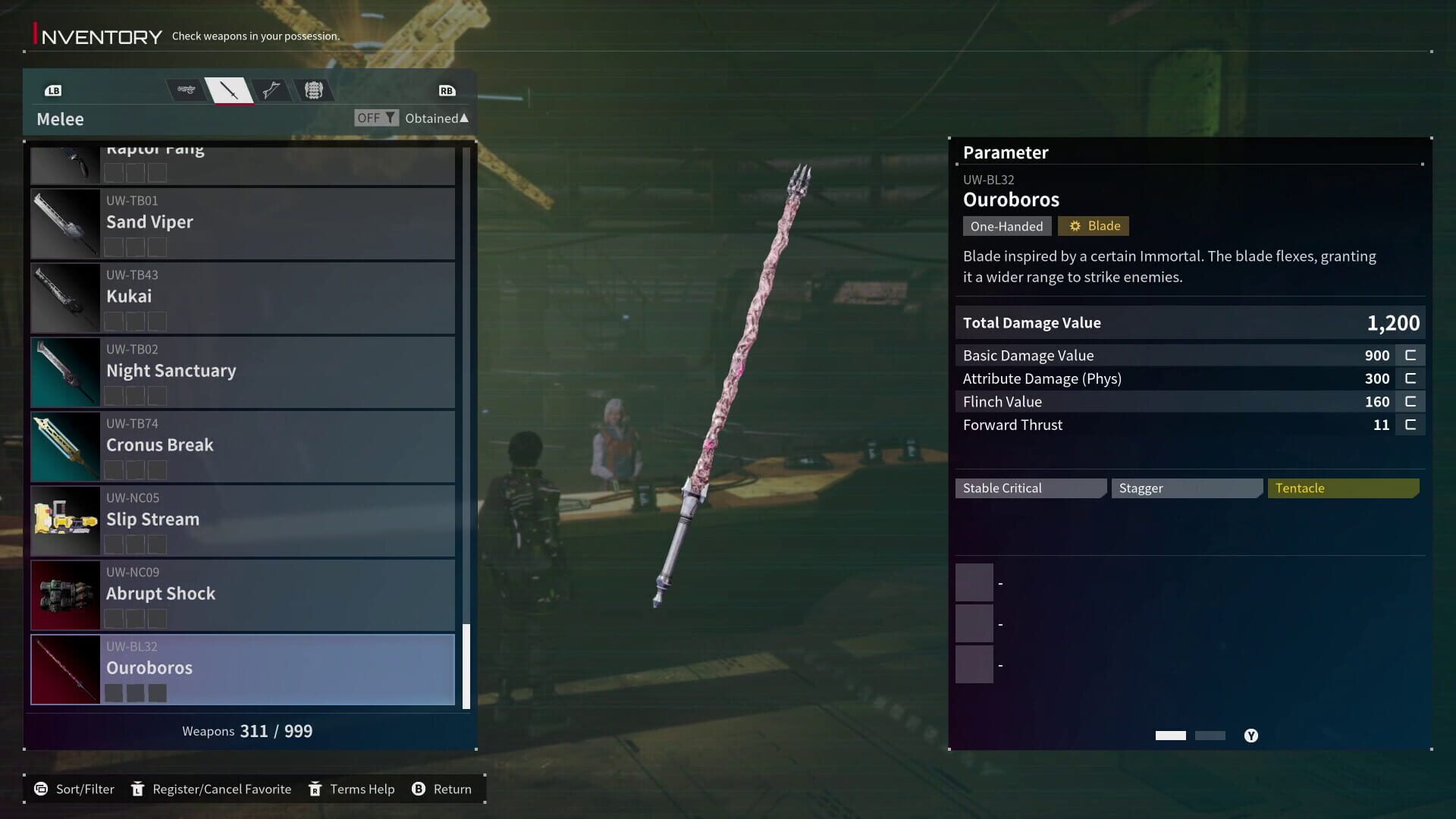Click the Tentacle attribute tag
The width and height of the screenshot is (1456, 819).
pos(1342,488)
